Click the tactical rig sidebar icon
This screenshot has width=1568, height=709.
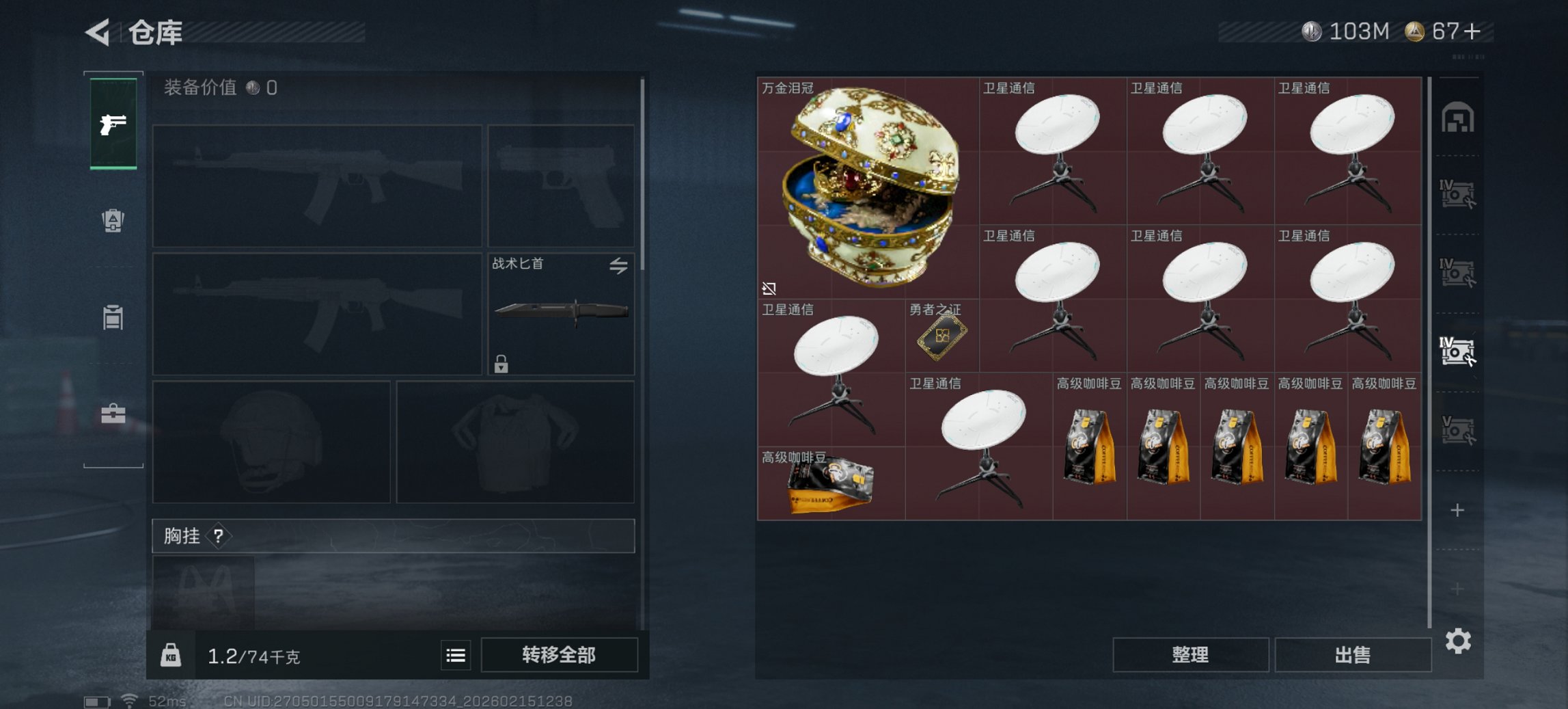[113, 317]
